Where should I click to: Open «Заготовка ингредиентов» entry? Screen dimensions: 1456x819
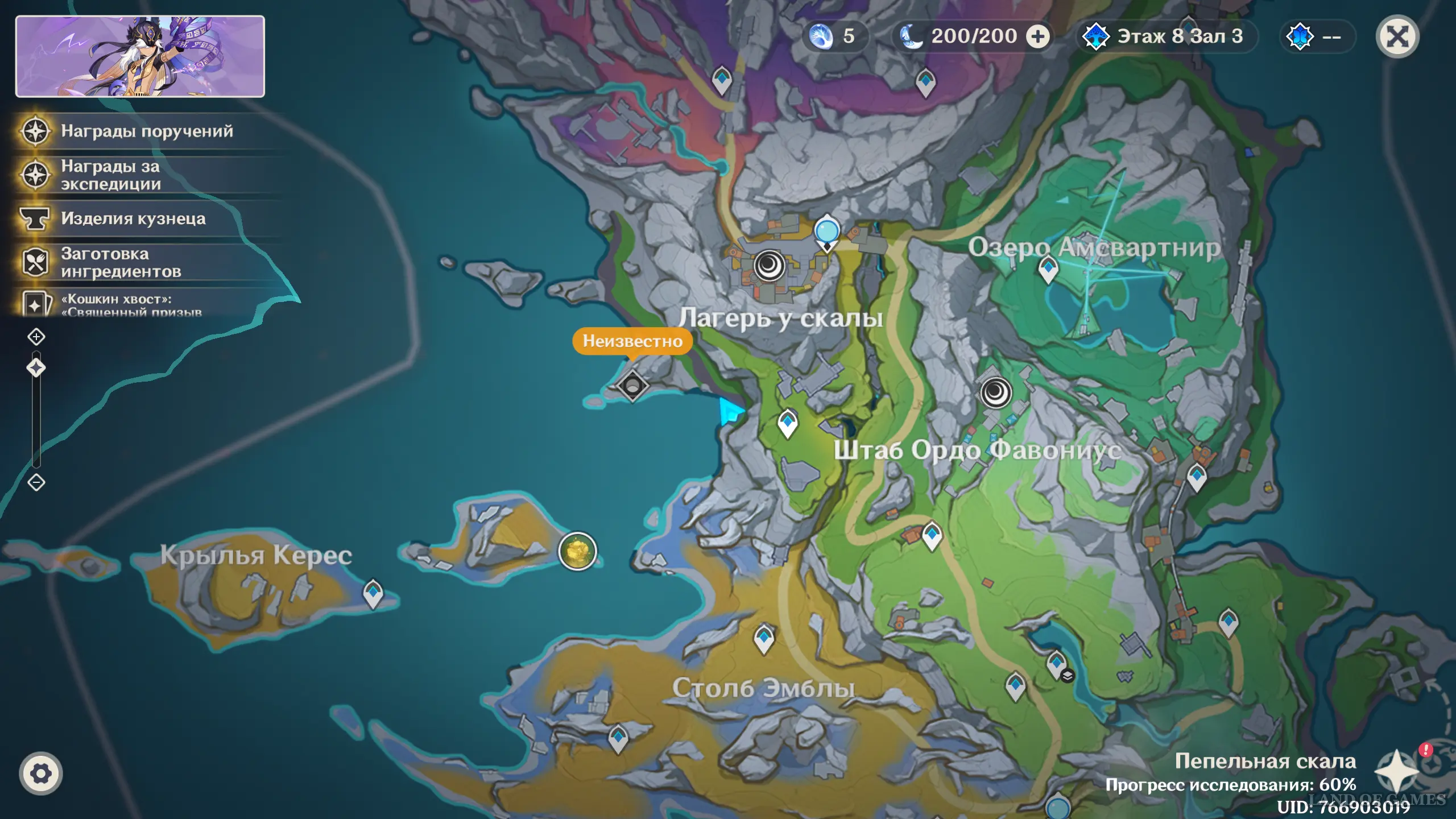pyautogui.click(x=121, y=263)
